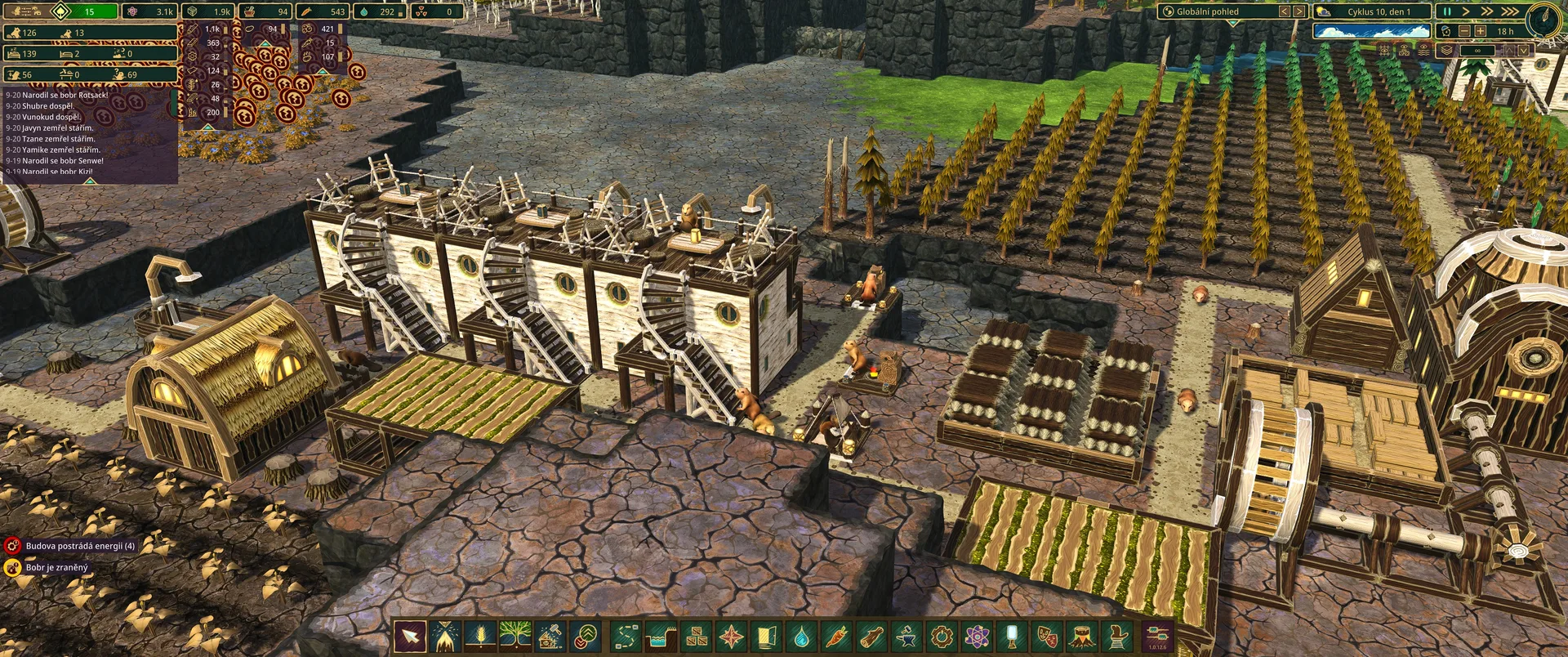Pause the game with the pause button
Image resolution: width=1568 pixels, height=657 pixels.
[1447, 11]
